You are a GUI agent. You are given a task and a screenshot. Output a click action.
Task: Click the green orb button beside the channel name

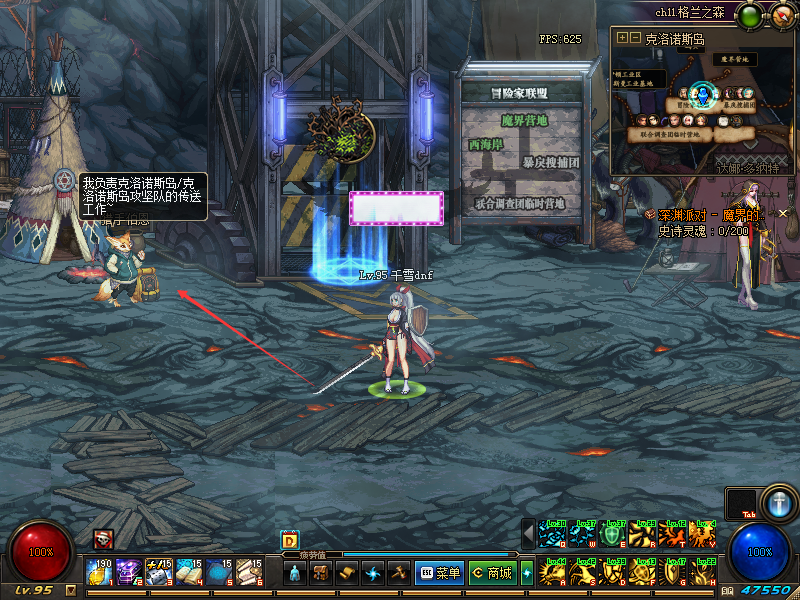click(x=751, y=13)
